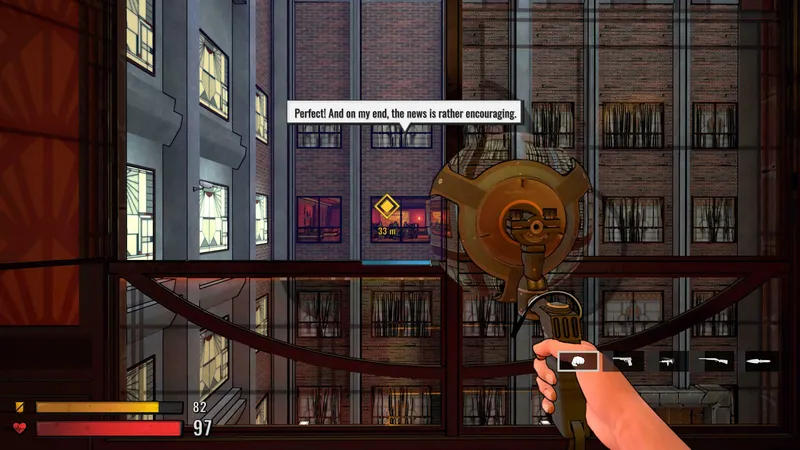Switch to the pistol weapon slot
Viewport: 800px width, 450px height.
tap(626, 360)
